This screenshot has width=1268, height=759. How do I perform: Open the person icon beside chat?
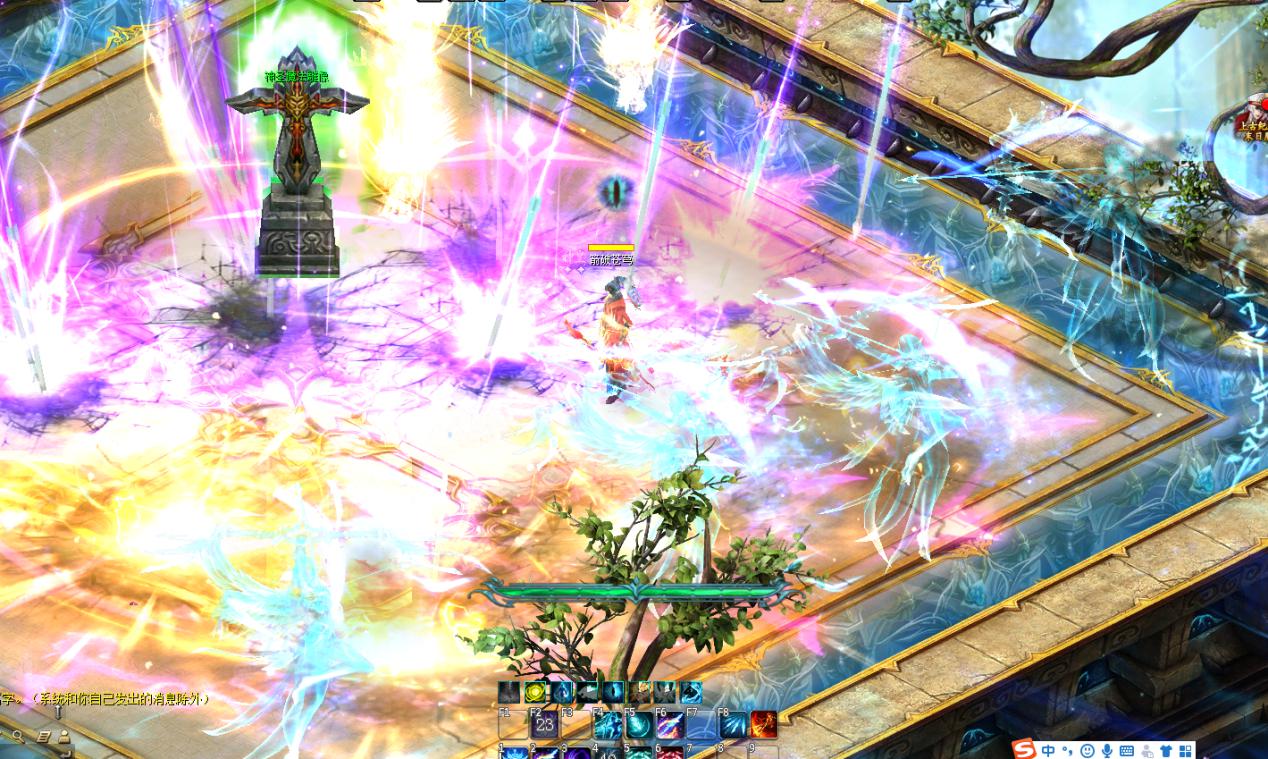tap(65, 737)
